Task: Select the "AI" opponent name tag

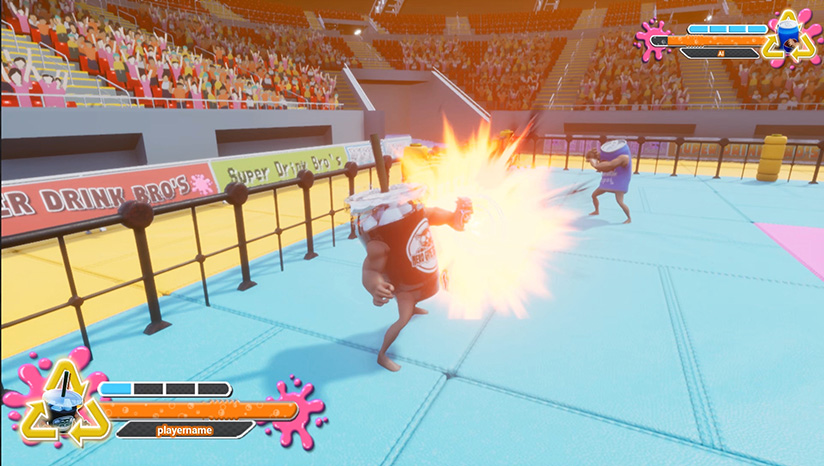Action: (x=718, y=53)
